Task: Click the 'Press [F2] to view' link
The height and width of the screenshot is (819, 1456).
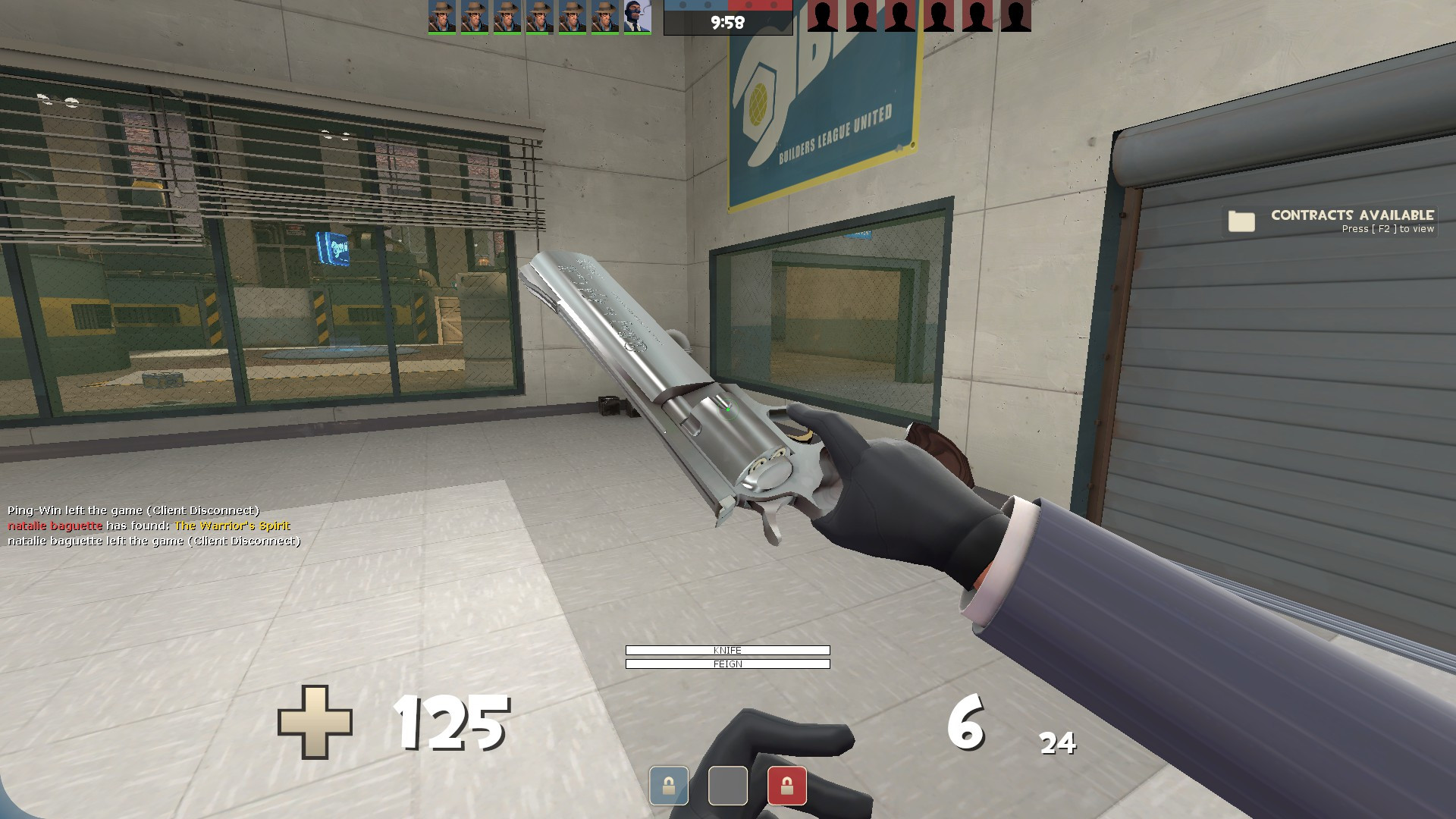Action: coord(1389,229)
